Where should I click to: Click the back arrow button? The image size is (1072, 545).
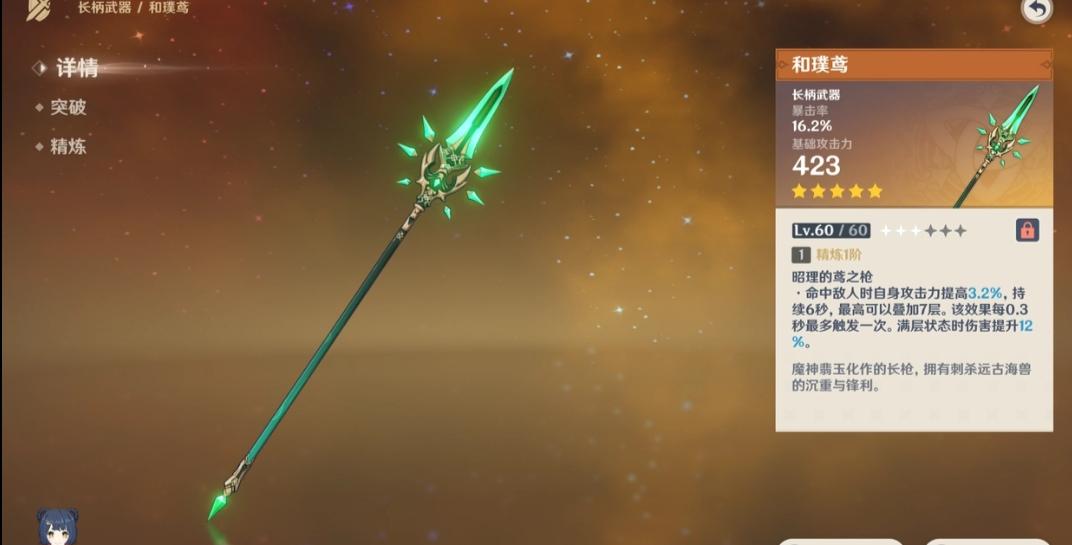1037,10
